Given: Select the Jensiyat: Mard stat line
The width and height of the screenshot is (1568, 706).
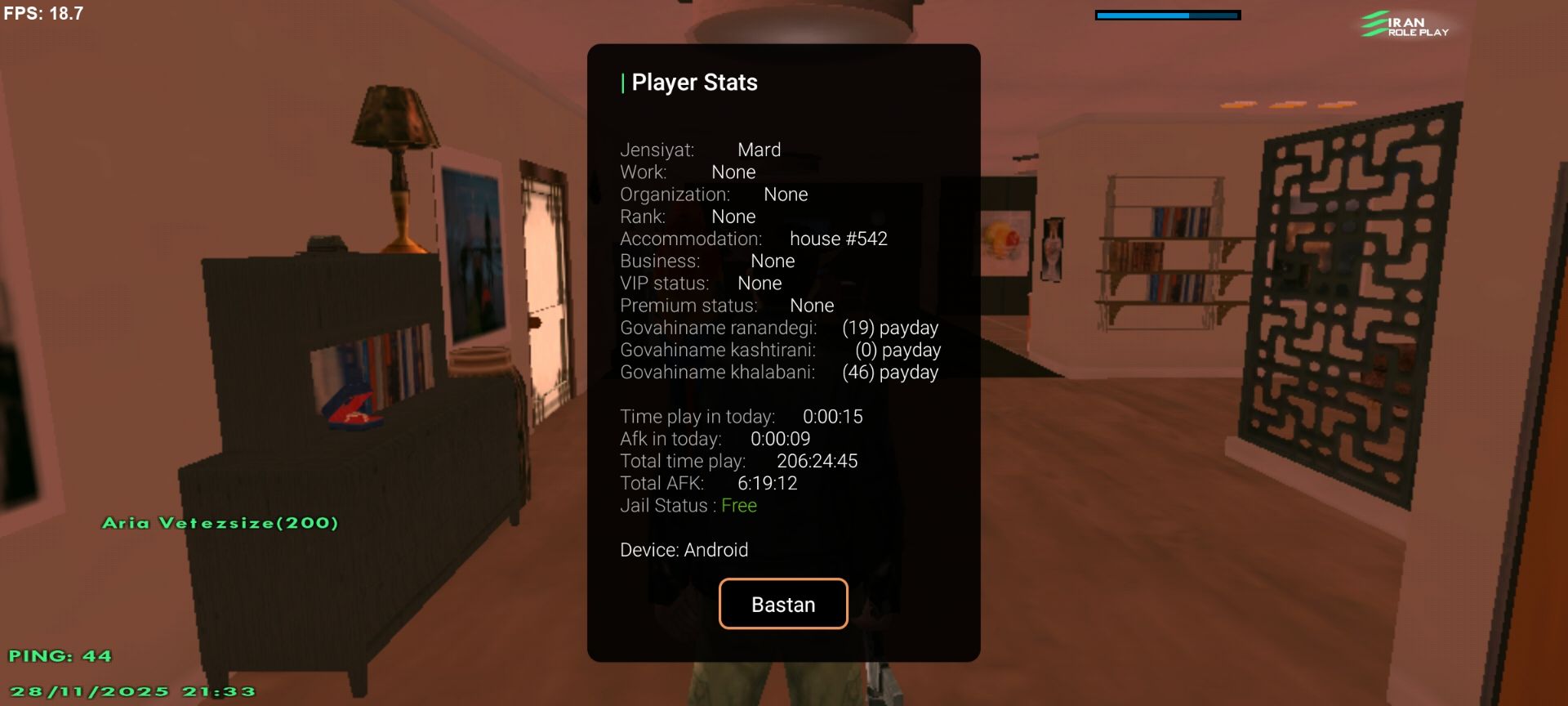Looking at the screenshot, I should pyautogui.click(x=700, y=150).
